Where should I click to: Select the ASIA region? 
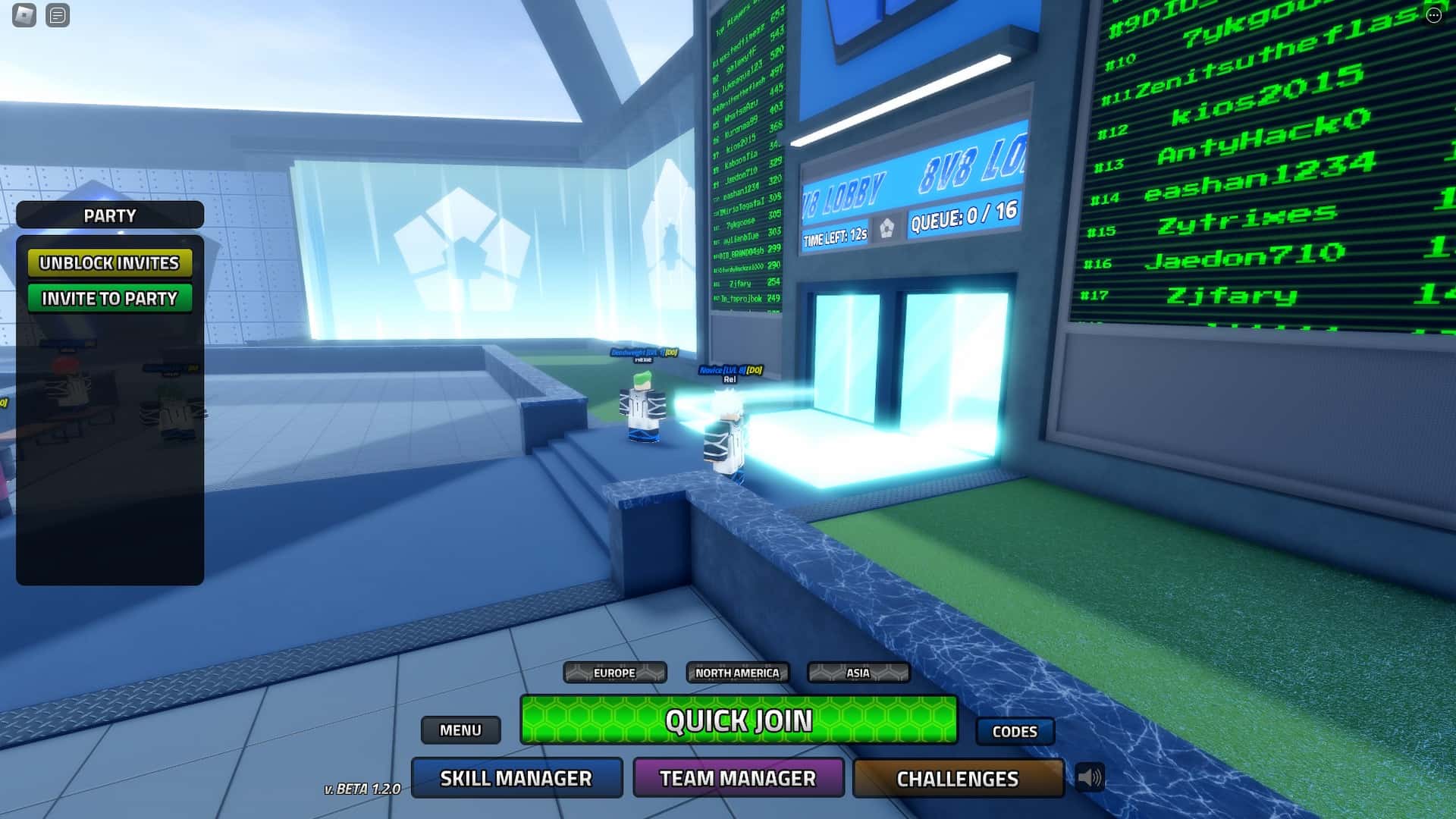[x=858, y=673]
